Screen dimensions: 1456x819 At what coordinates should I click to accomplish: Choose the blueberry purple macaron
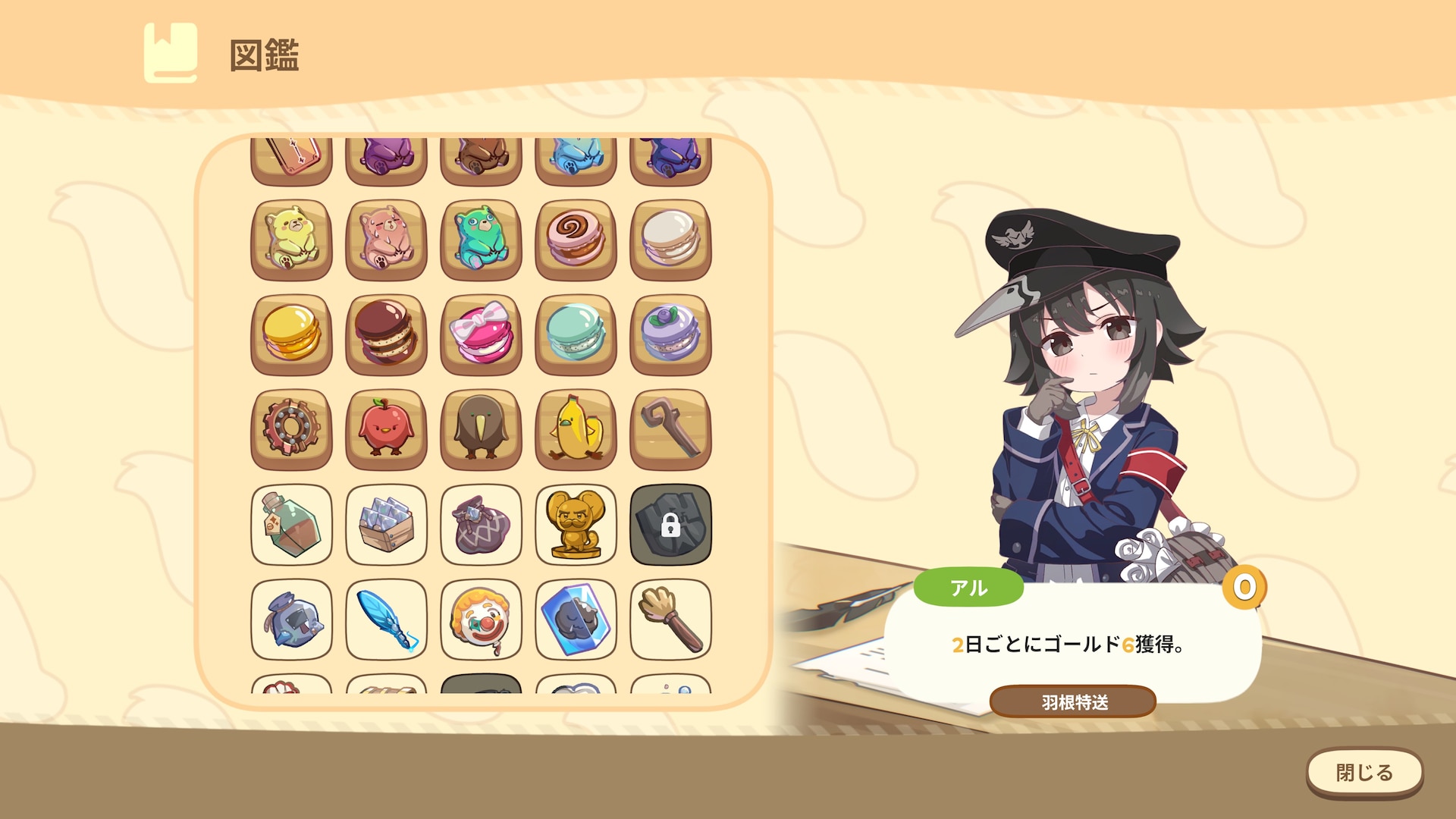[x=670, y=334]
